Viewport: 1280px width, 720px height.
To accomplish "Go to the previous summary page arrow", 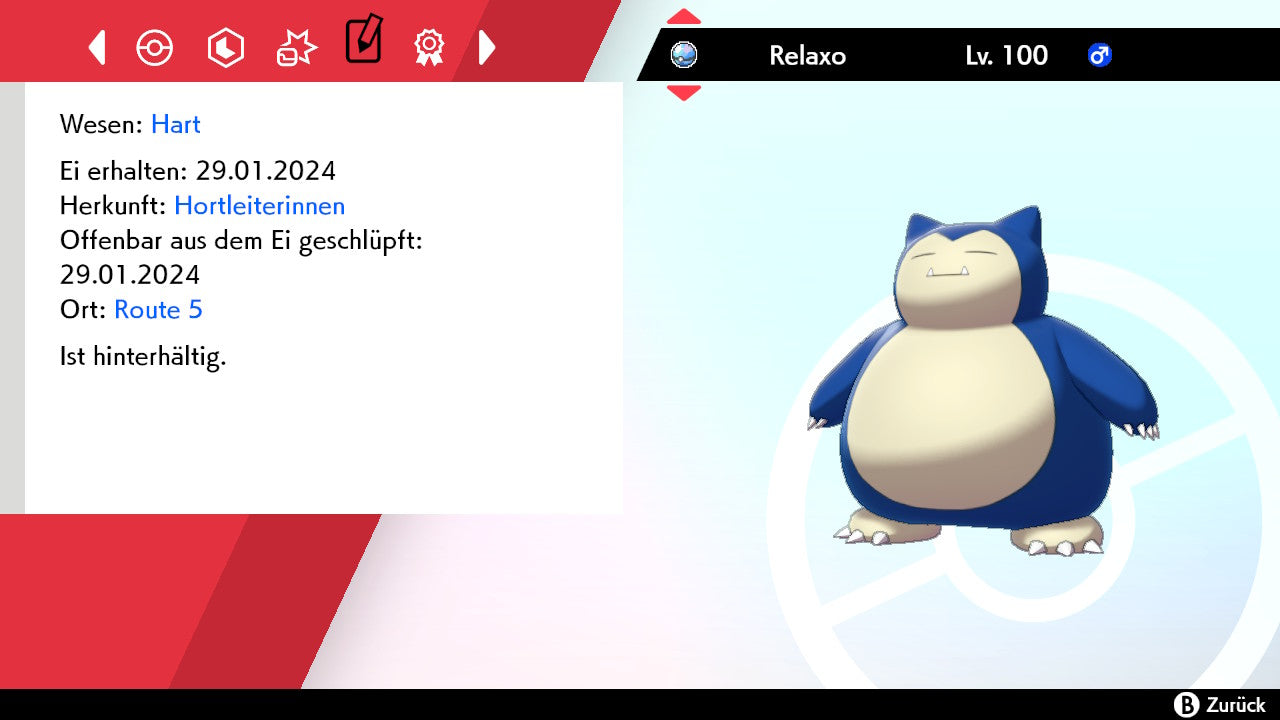I will click(97, 47).
